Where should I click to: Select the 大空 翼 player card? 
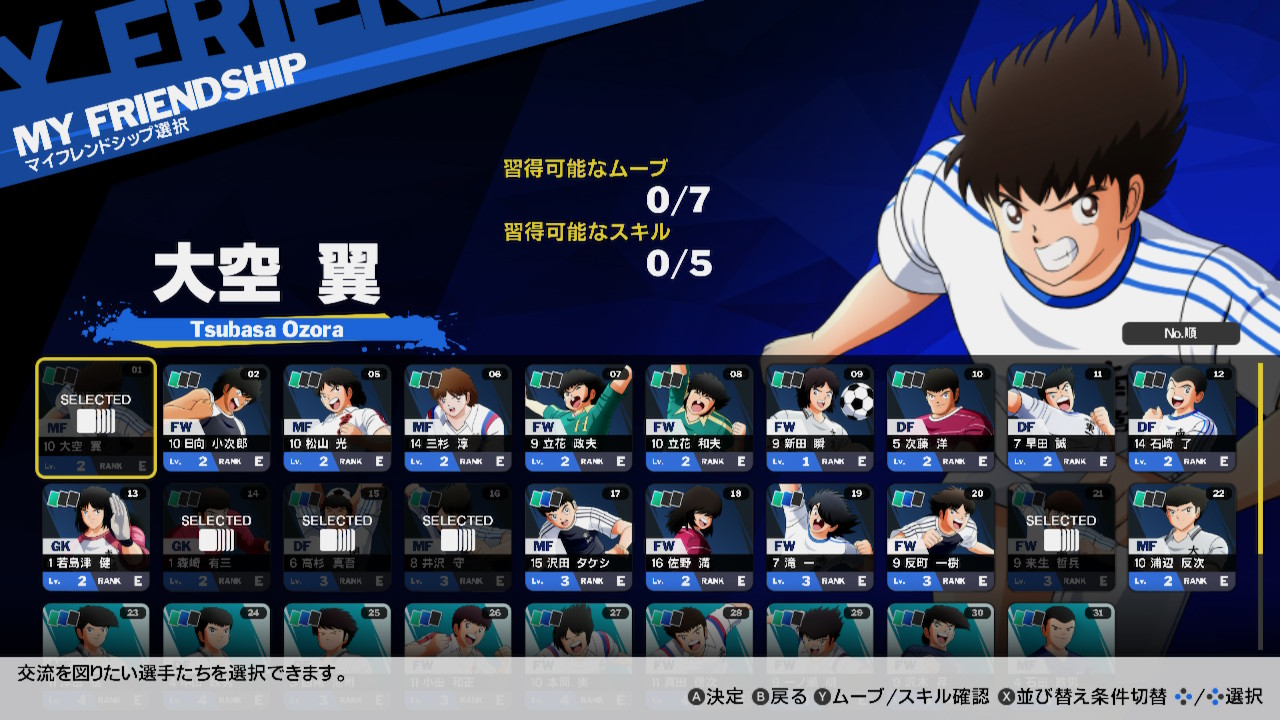[96, 418]
